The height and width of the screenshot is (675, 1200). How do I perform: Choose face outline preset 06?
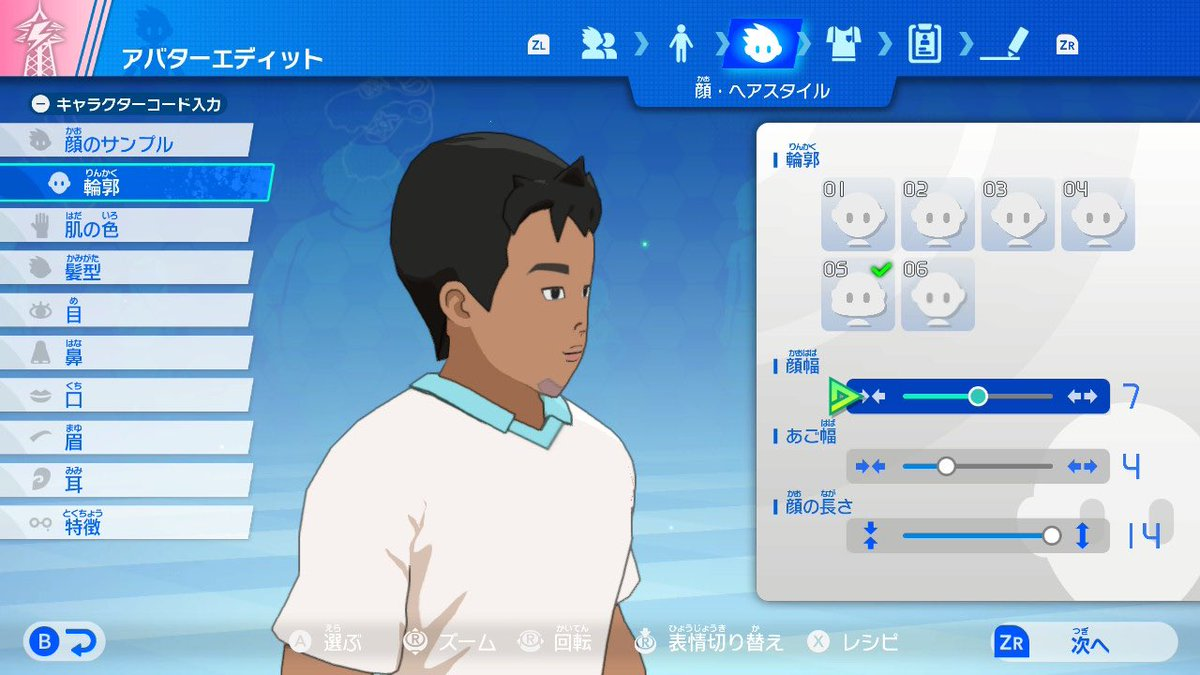pyautogui.click(x=938, y=295)
